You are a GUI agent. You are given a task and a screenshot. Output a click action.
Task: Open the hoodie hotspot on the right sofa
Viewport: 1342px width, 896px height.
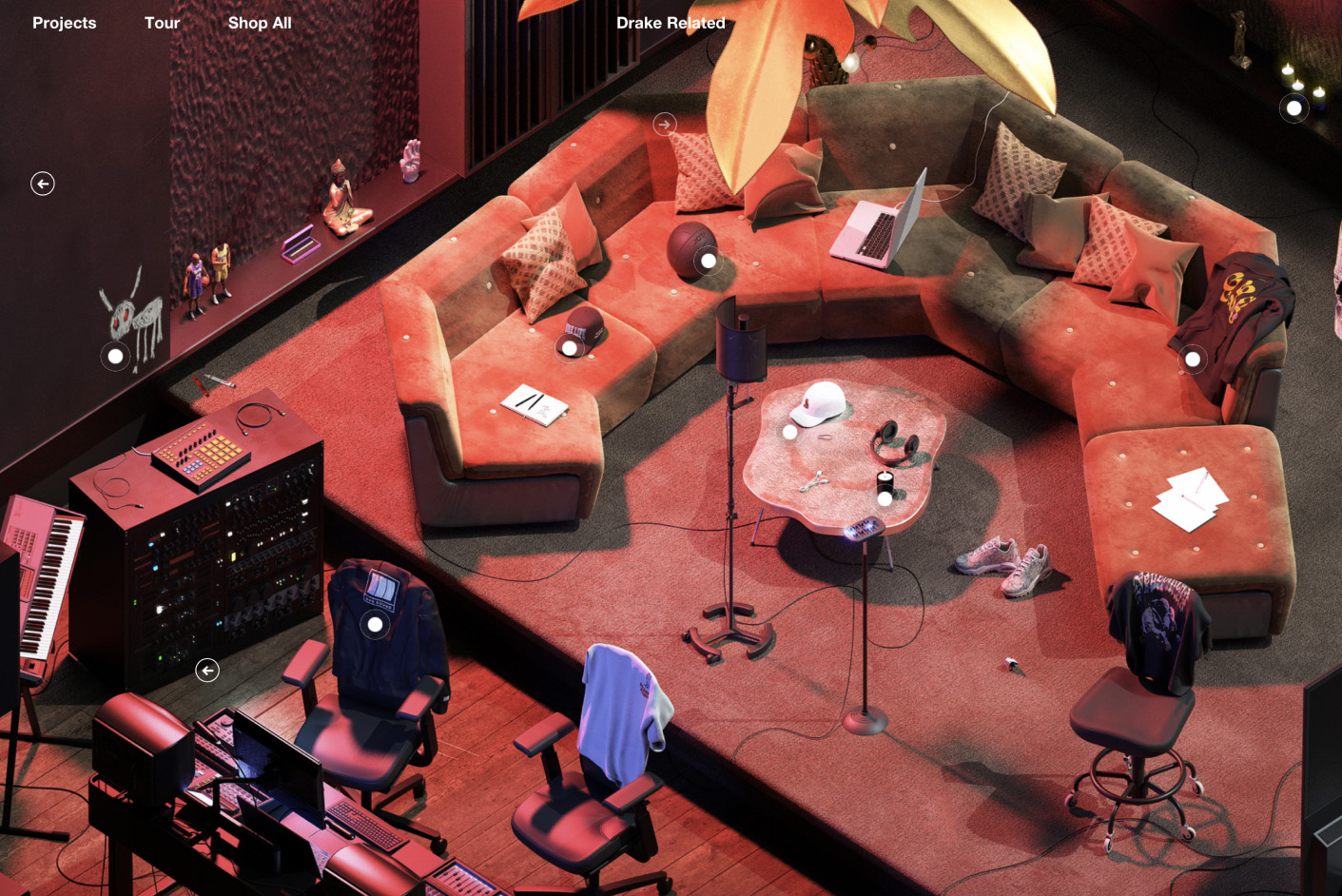[1193, 359]
